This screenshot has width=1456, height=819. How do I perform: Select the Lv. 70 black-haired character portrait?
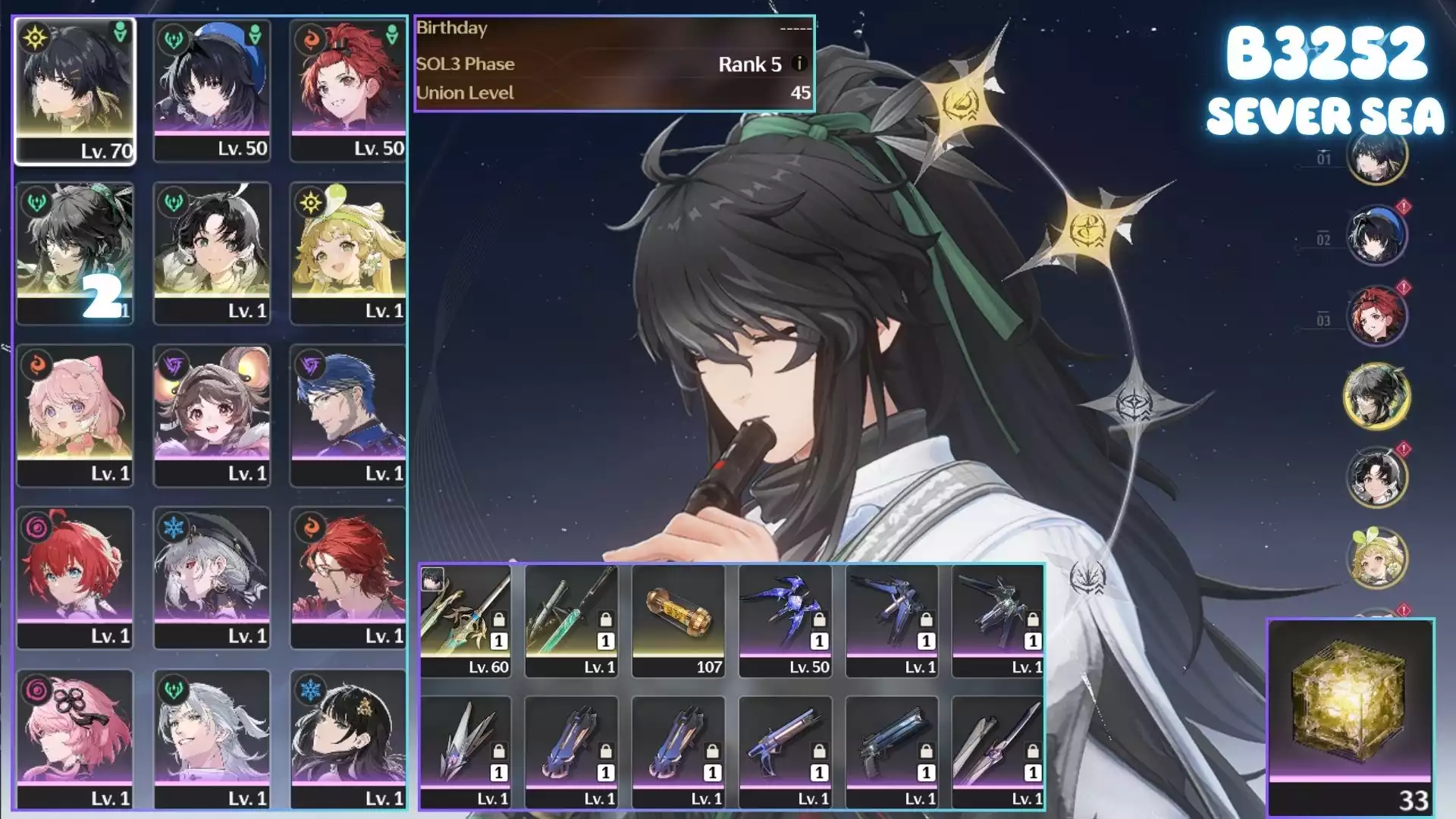point(74,89)
